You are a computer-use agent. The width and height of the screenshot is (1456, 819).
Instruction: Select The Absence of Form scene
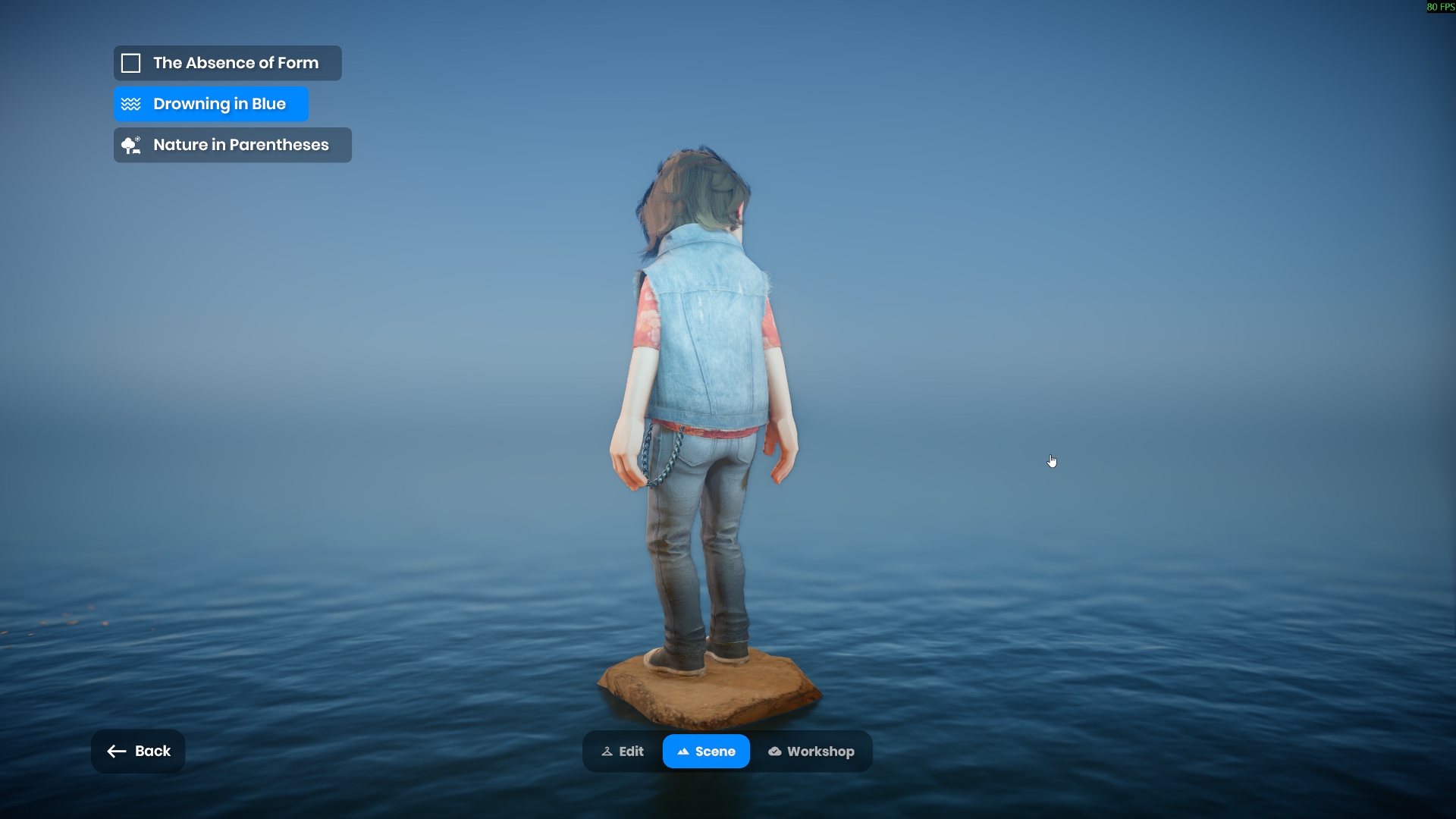click(x=227, y=63)
